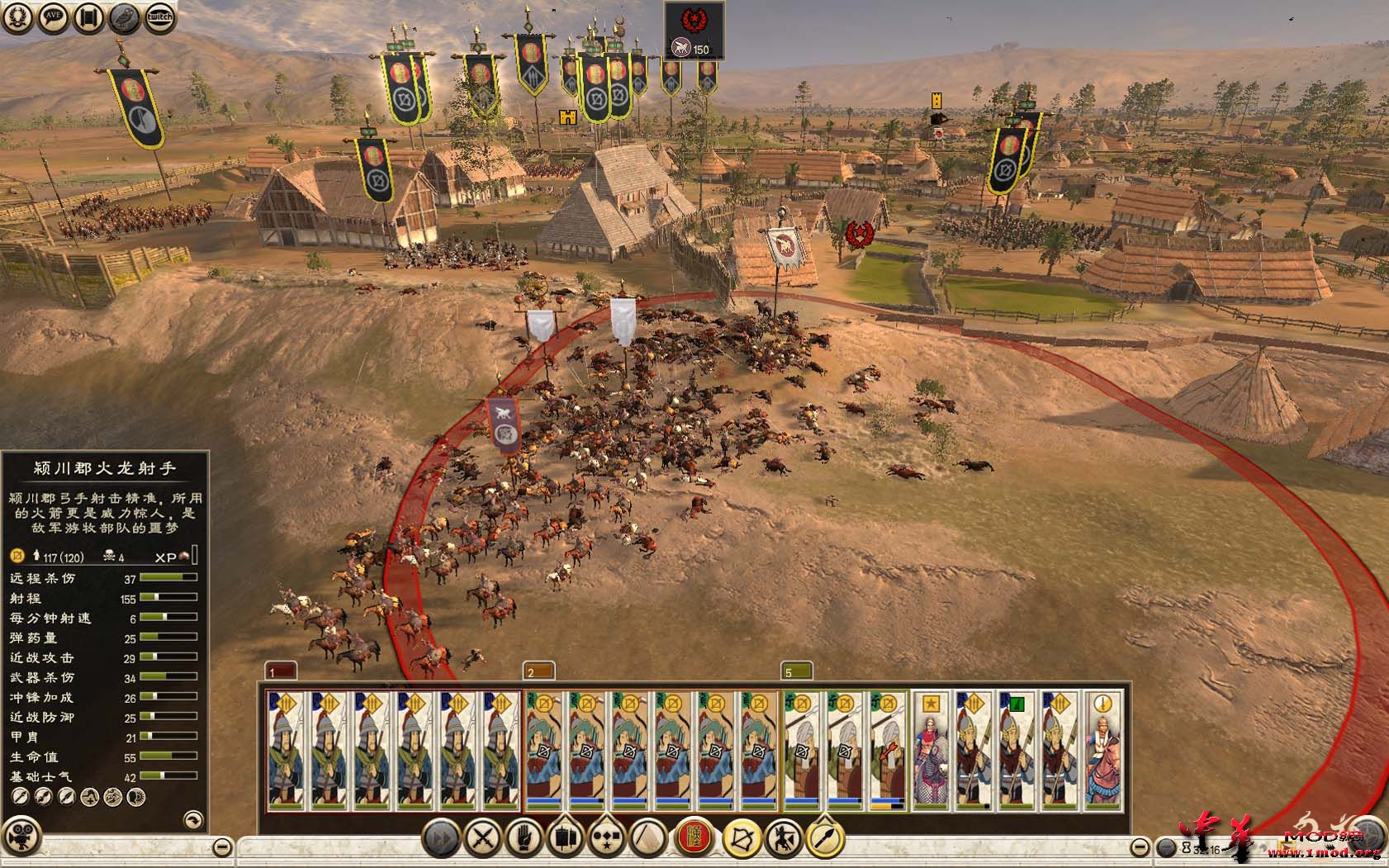Open the group formation shapes button
Image resolution: width=1389 pixels, height=868 pixels.
[608, 838]
